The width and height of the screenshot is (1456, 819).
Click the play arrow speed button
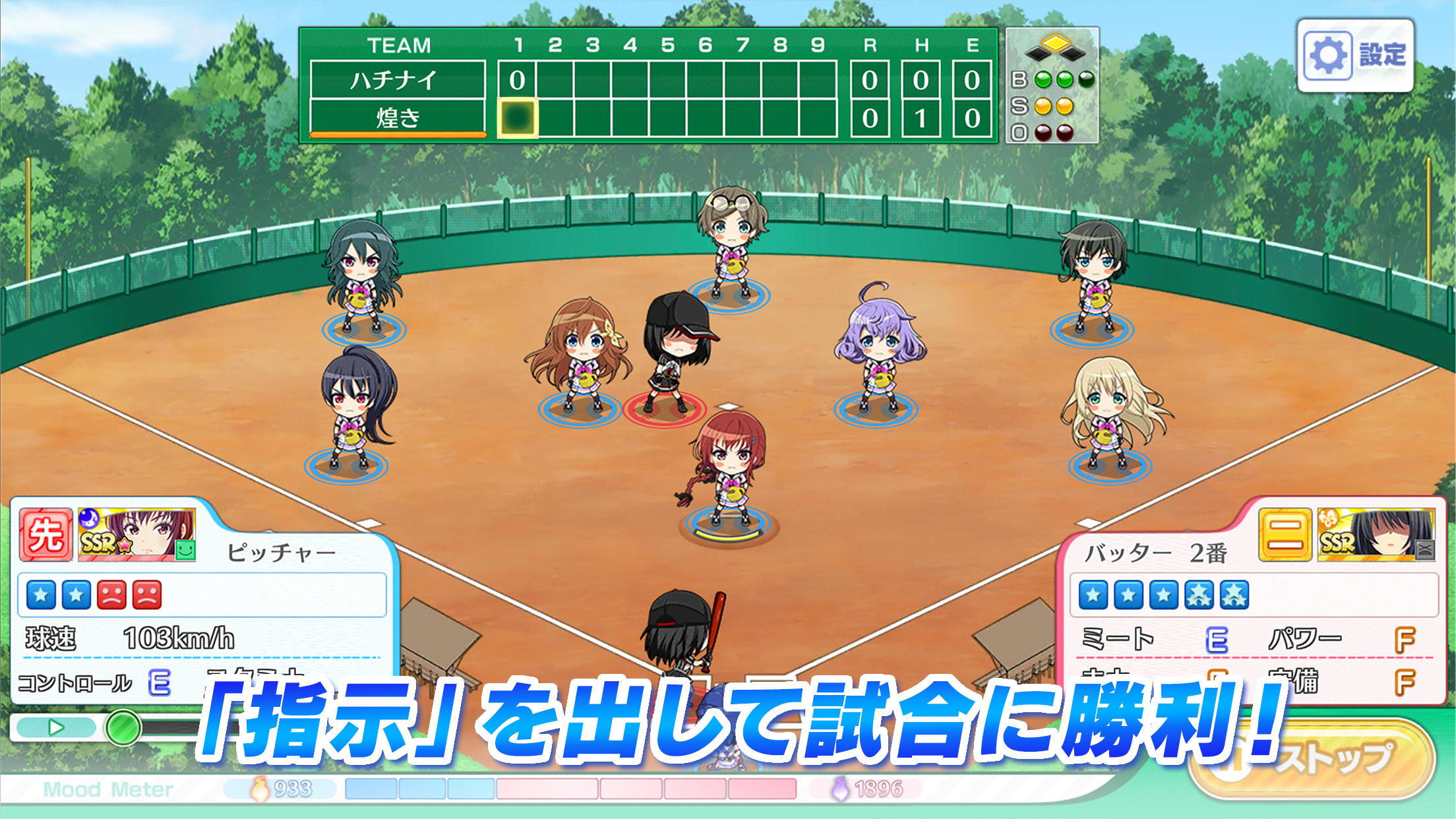click(x=56, y=727)
